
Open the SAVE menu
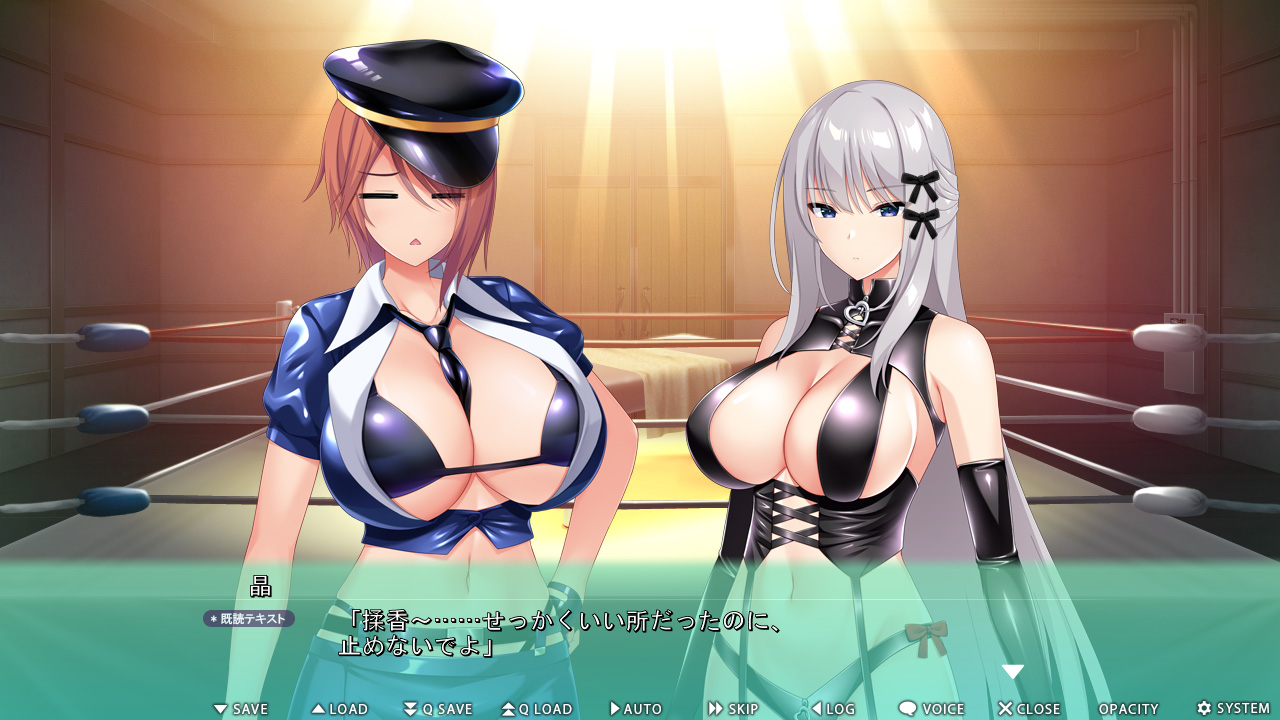click(241, 709)
